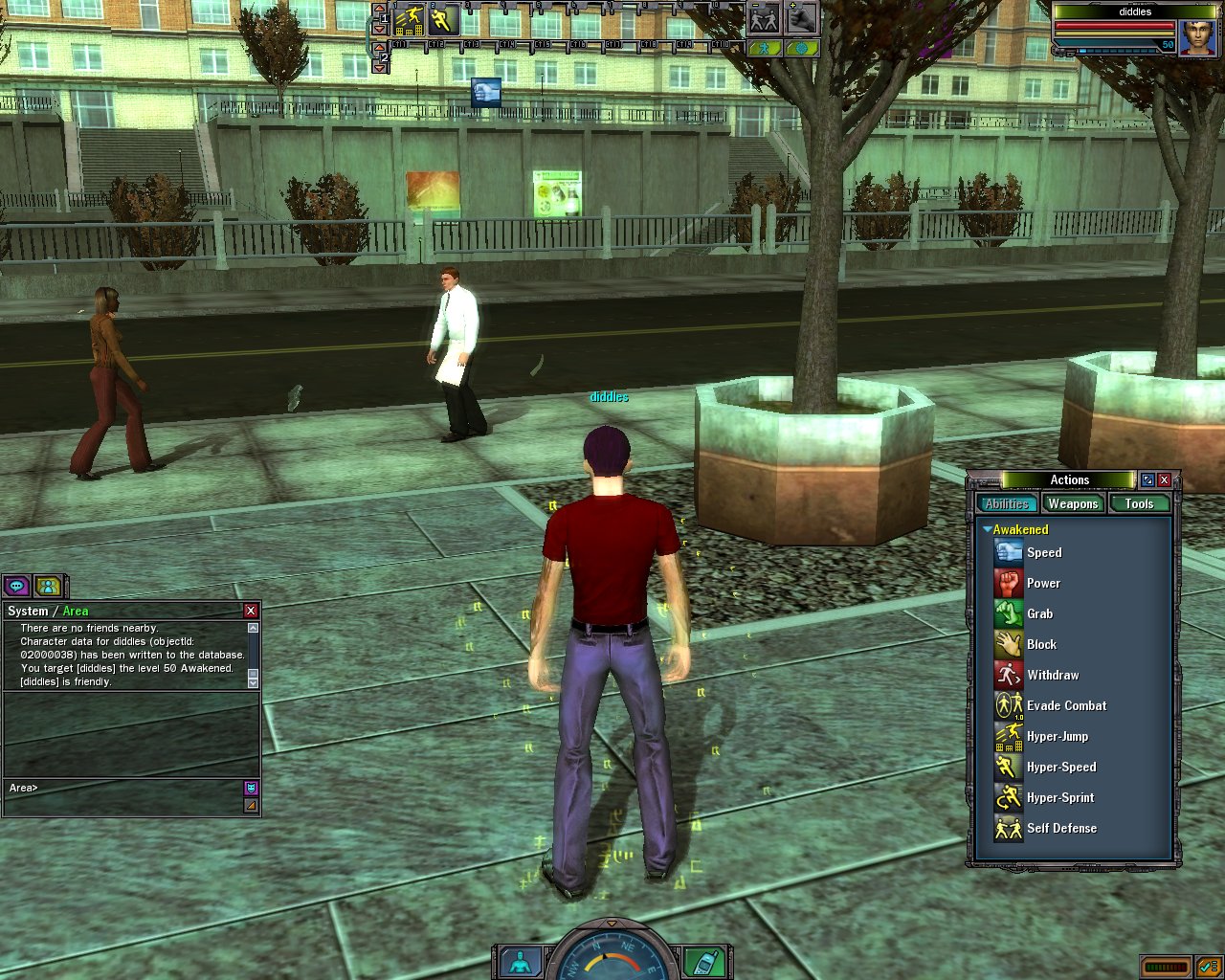Choose the Speed ability
The width and height of the screenshot is (1225, 980).
tap(1043, 552)
